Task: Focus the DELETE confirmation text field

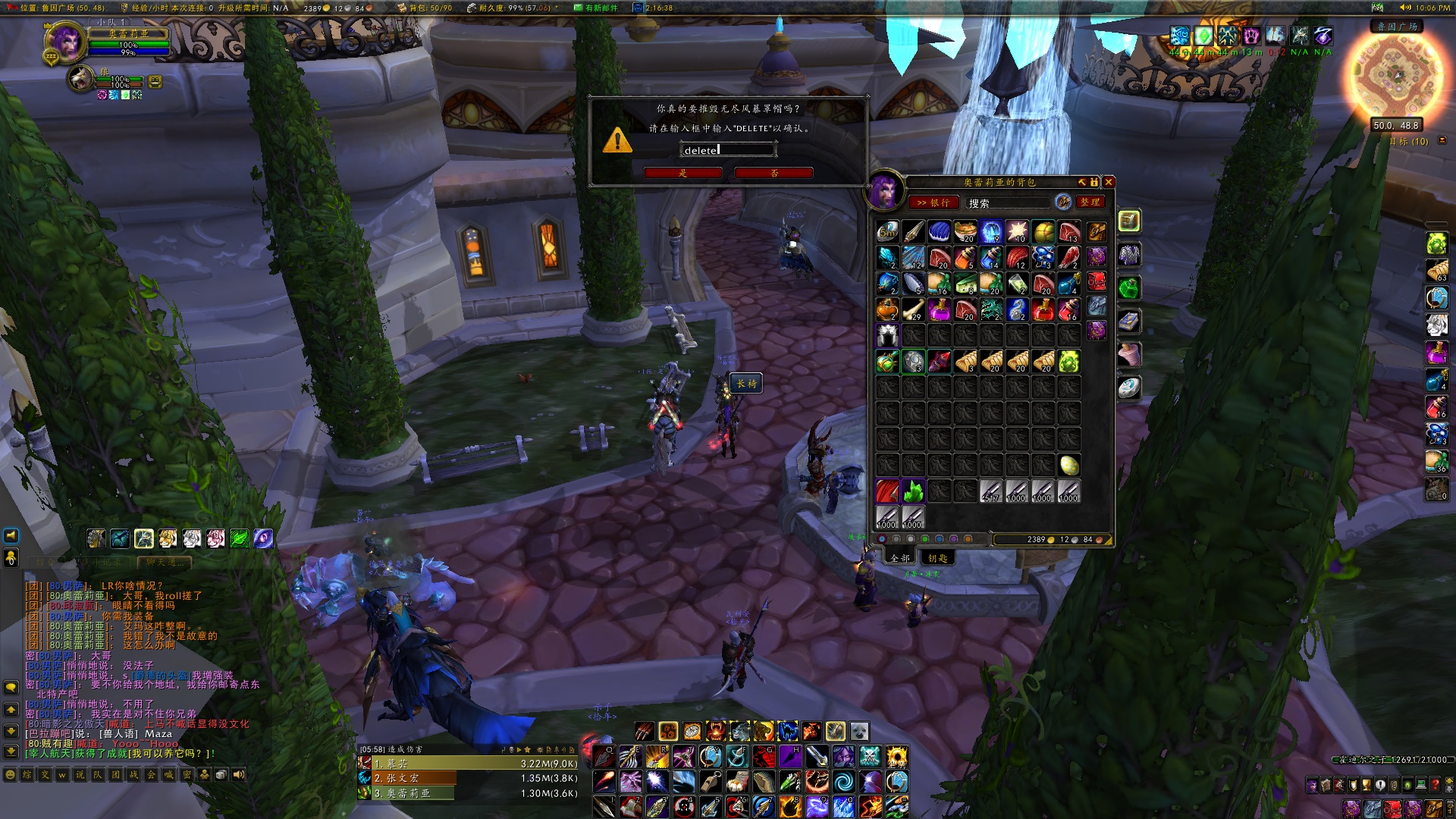Action: [727, 150]
